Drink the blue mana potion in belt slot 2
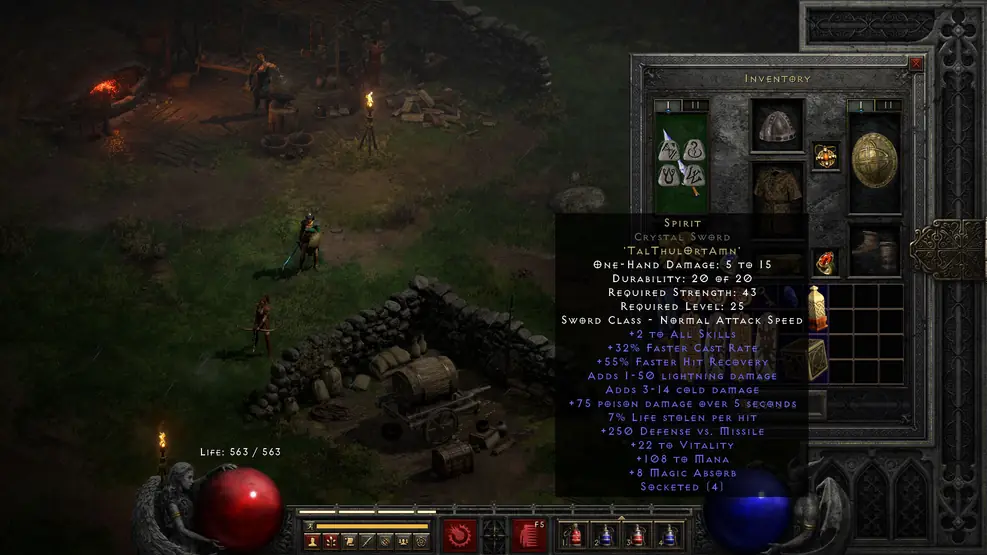Image resolution: width=987 pixels, height=555 pixels. pyautogui.click(x=606, y=535)
